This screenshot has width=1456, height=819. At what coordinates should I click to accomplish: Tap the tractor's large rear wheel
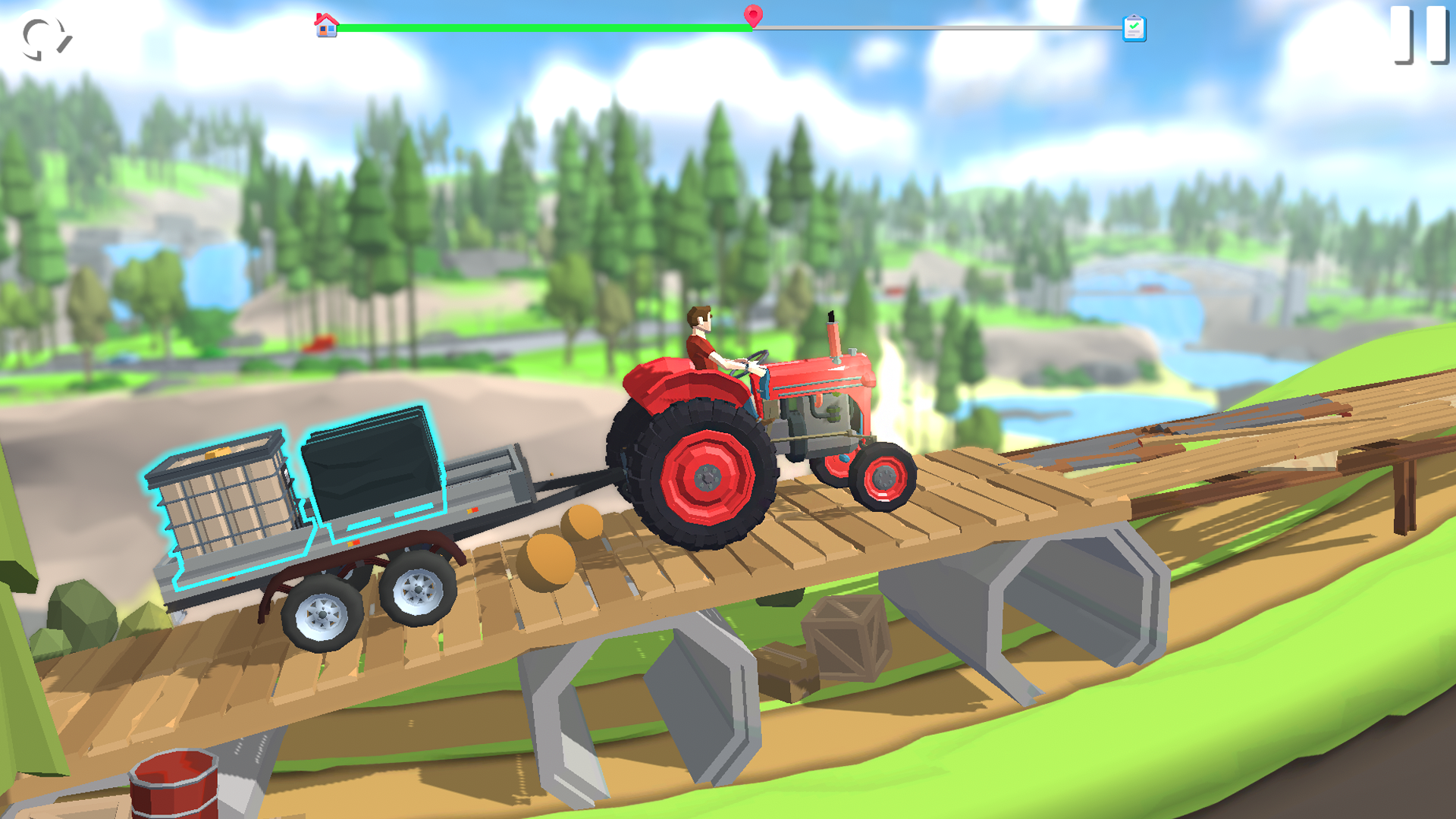[705, 478]
